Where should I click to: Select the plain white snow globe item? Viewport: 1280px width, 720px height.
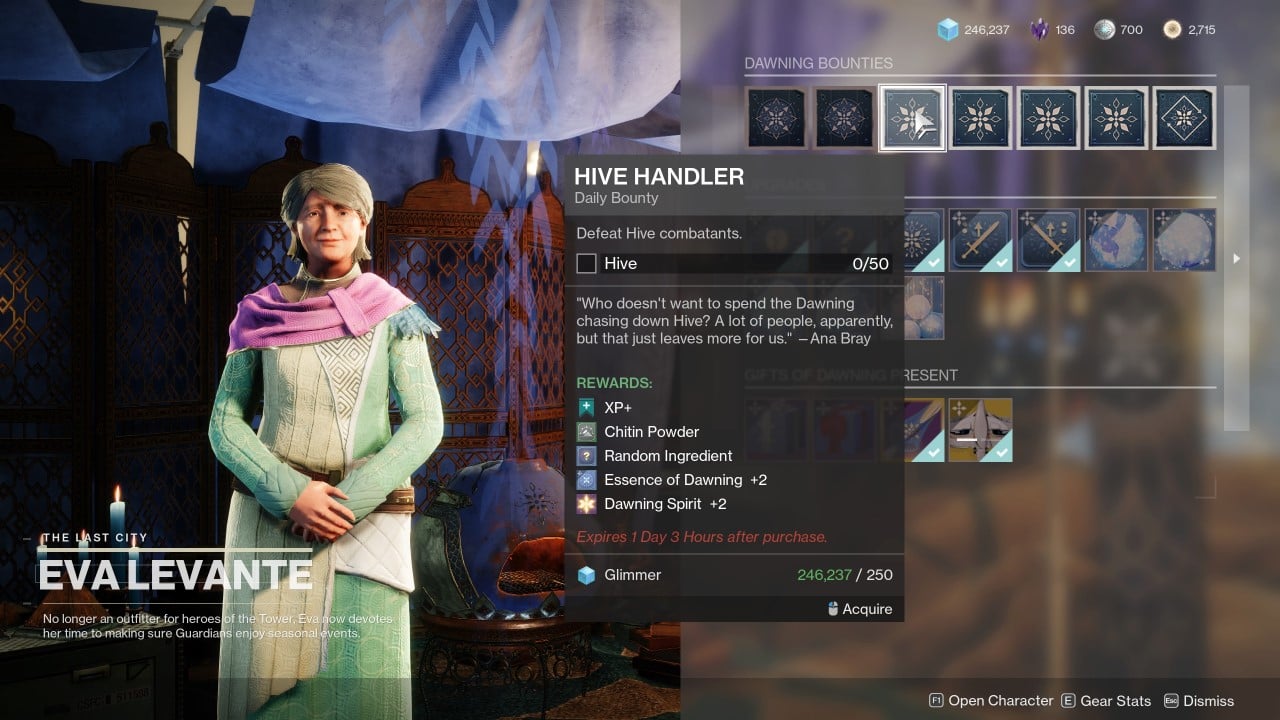tap(1184, 240)
